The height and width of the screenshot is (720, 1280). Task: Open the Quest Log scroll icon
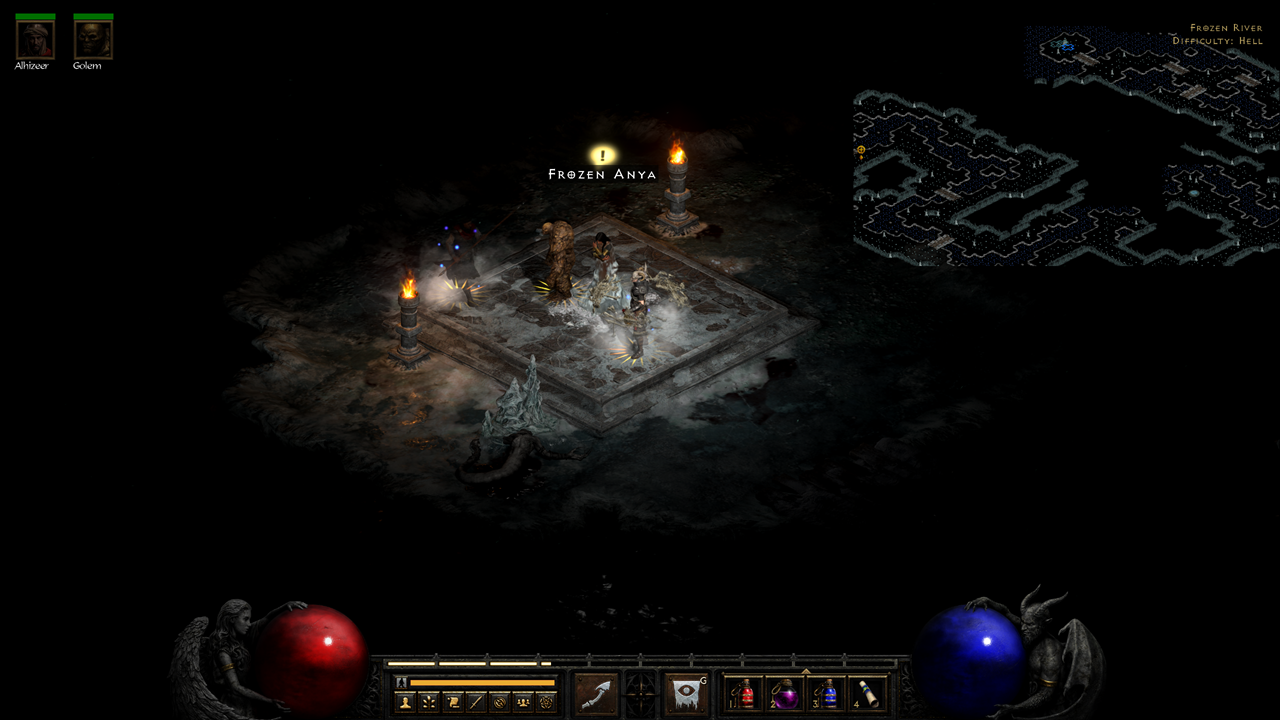pos(452,700)
